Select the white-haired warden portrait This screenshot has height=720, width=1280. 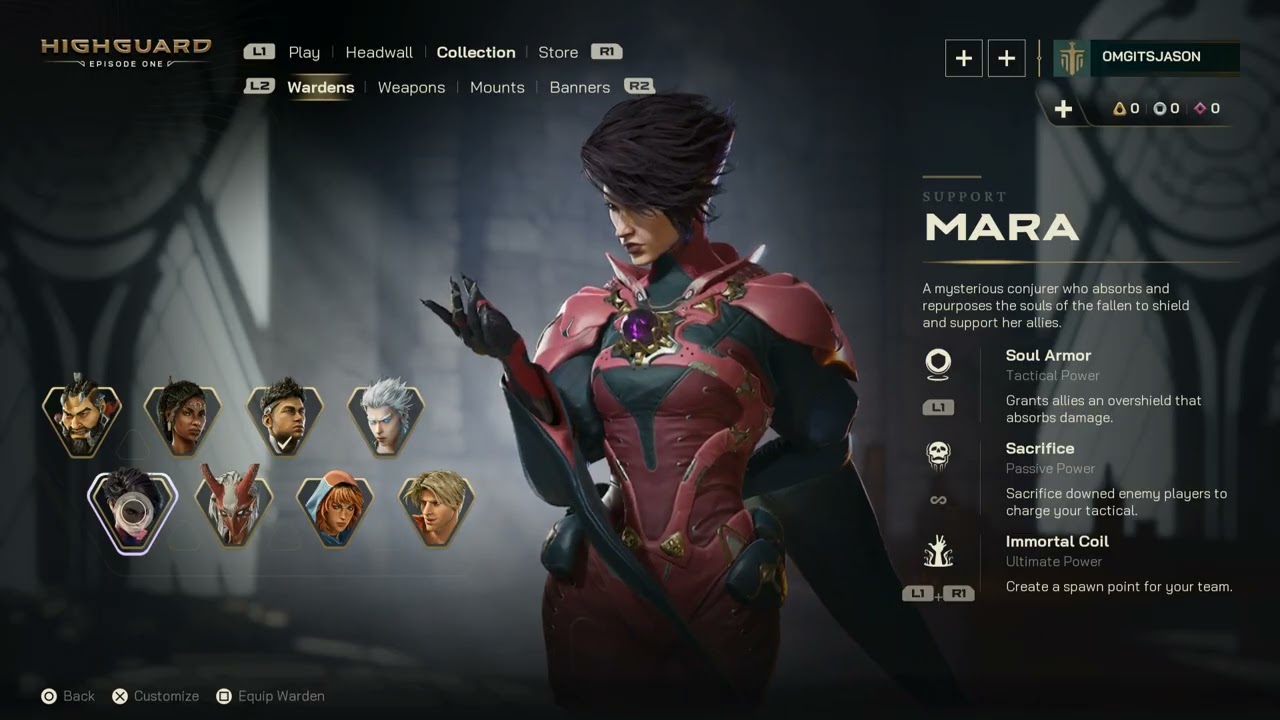pos(385,415)
